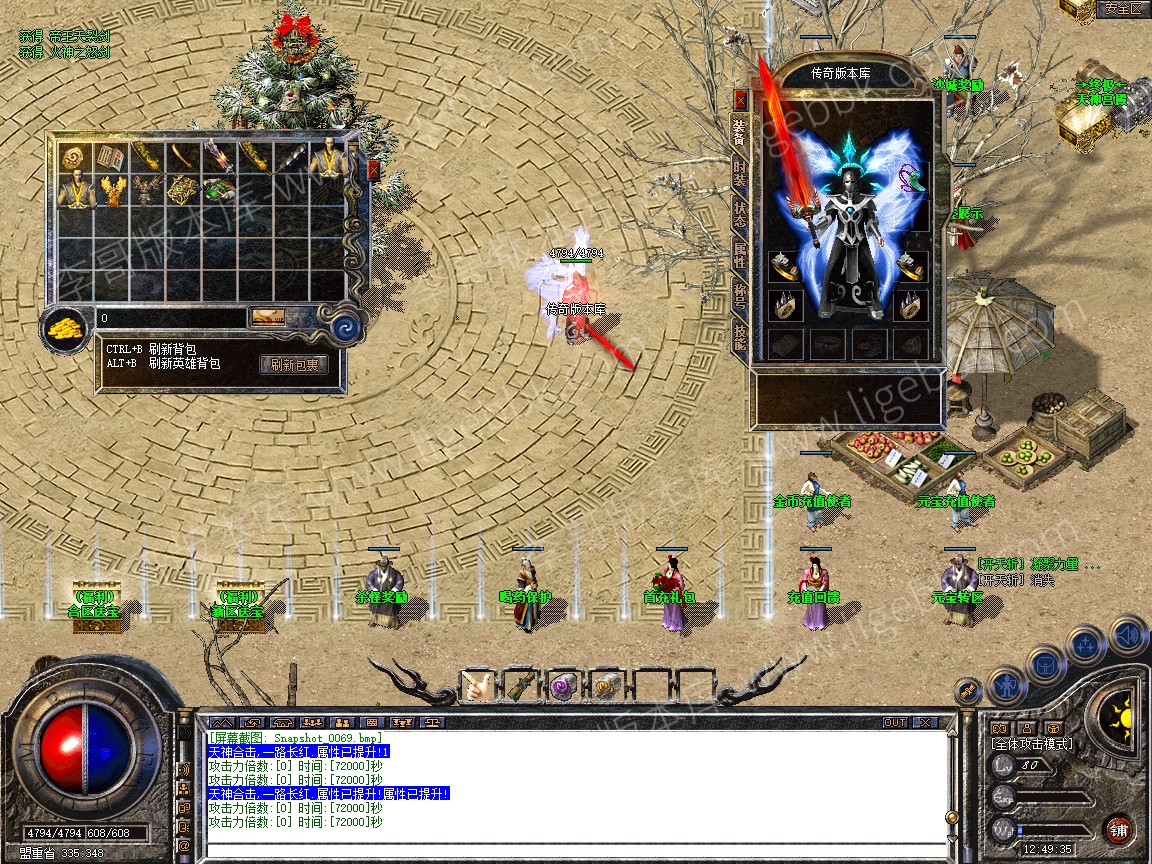Click the OUT button on chat bar
The width and height of the screenshot is (1152, 864).
(x=894, y=722)
